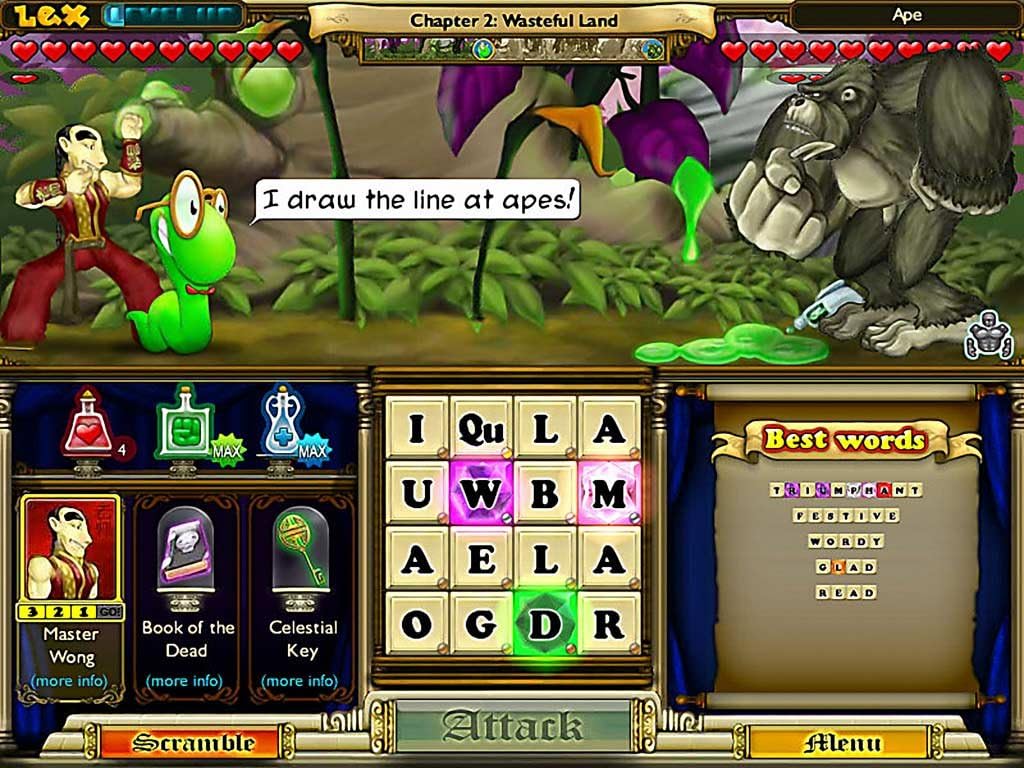Show more info for Book of the Dead
The width and height of the screenshot is (1024, 768).
188,681
